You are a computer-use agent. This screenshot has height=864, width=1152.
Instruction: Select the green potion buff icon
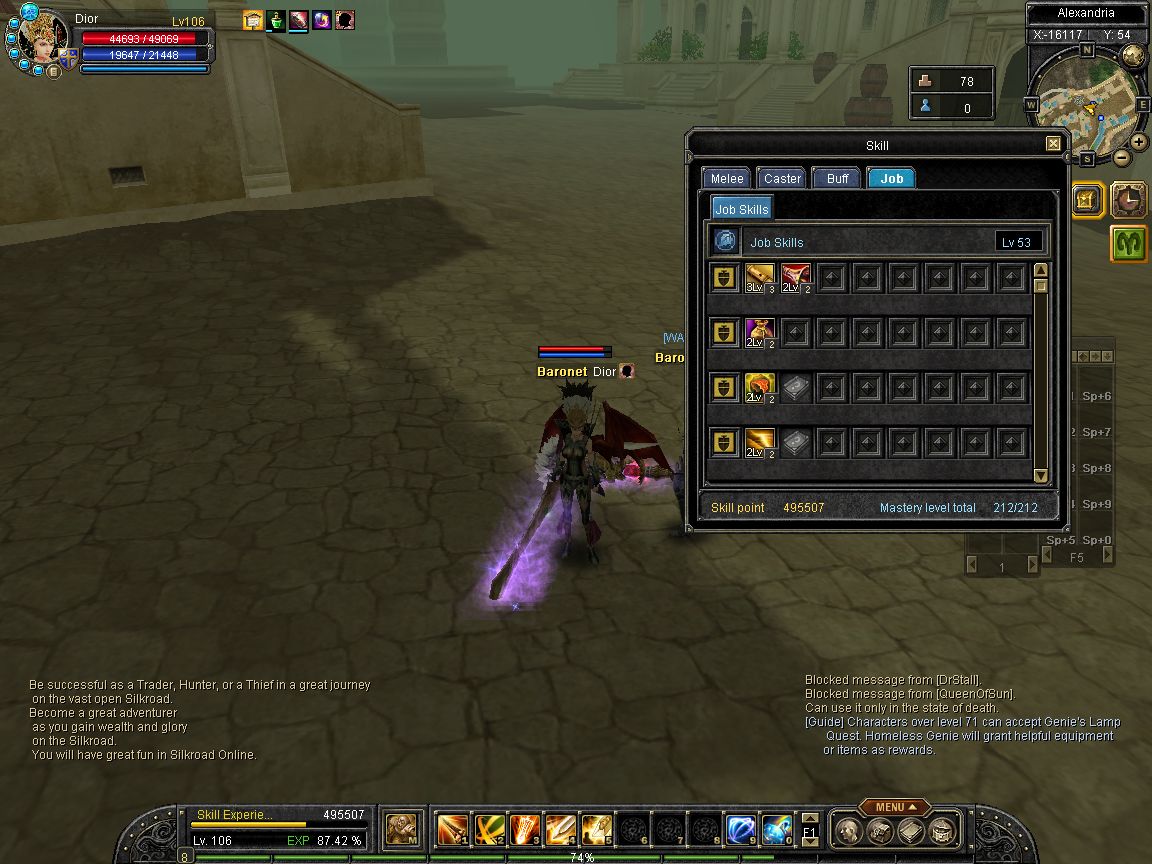click(277, 20)
